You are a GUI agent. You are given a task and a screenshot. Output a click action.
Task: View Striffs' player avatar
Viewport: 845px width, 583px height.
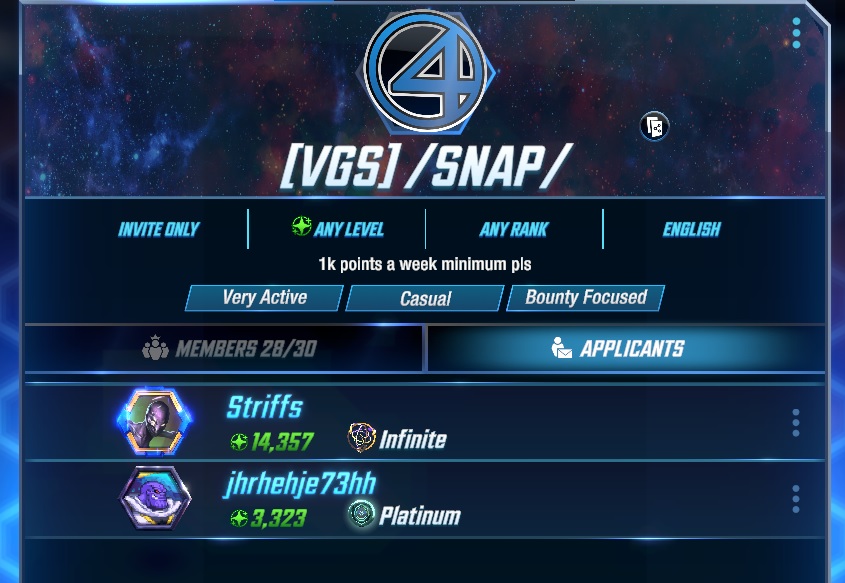(155, 422)
